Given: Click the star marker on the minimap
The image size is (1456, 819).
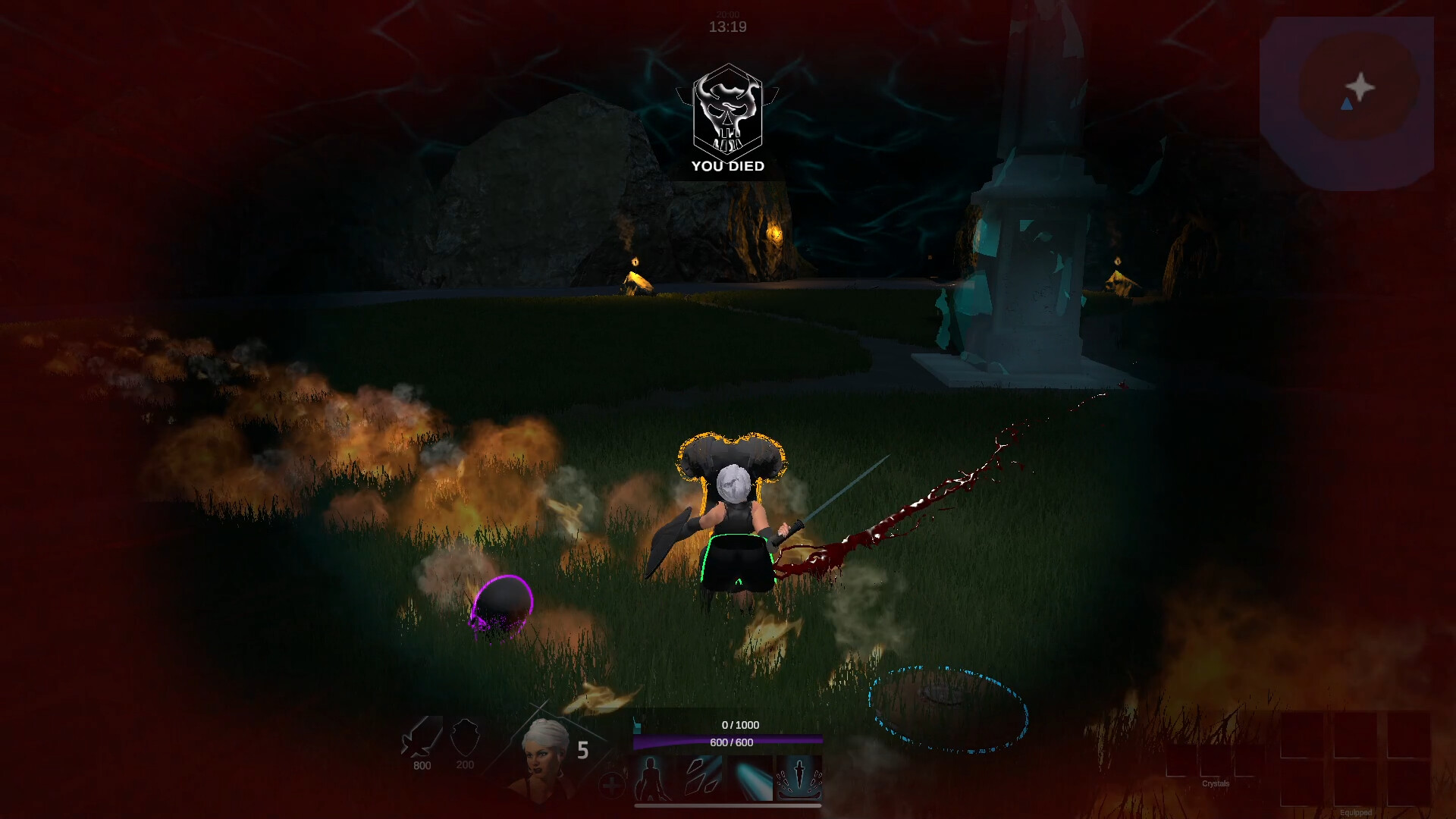Looking at the screenshot, I should (1362, 87).
